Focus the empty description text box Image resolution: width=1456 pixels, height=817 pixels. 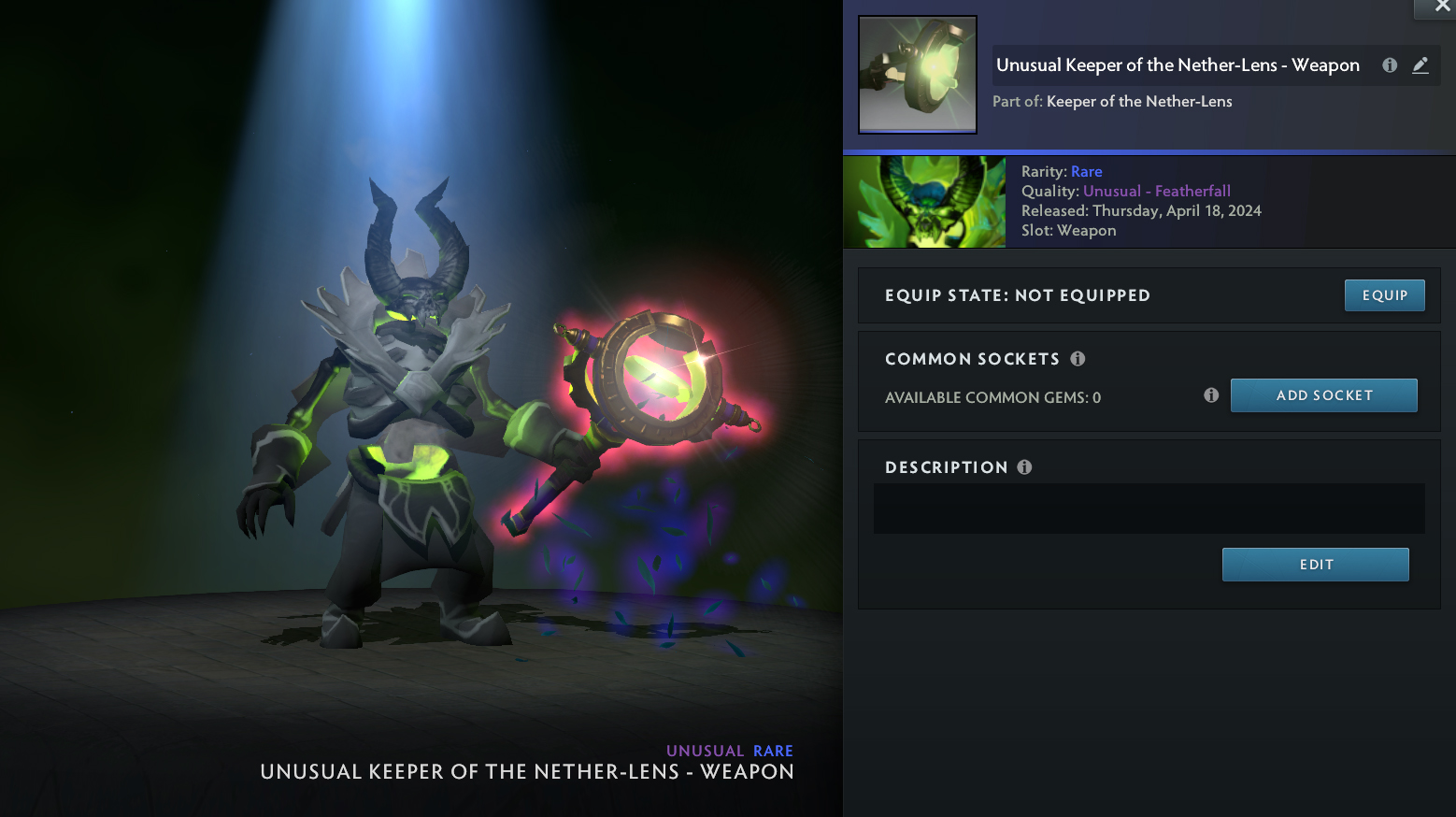click(1149, 509)
